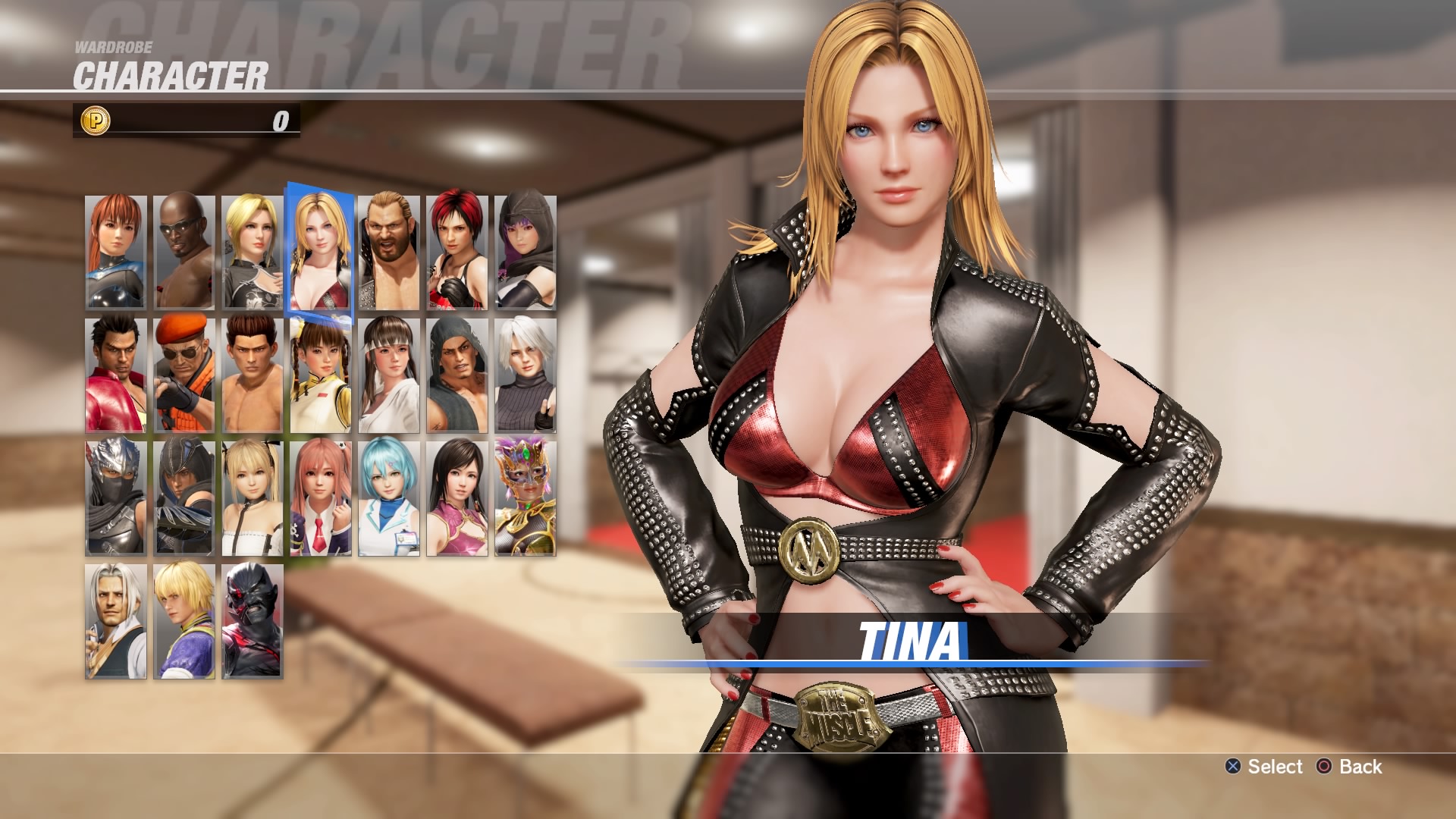This screenshot has height=819, width=1456.
Task: Select the soldier wearing a red beret
Action: coord(184,375)
